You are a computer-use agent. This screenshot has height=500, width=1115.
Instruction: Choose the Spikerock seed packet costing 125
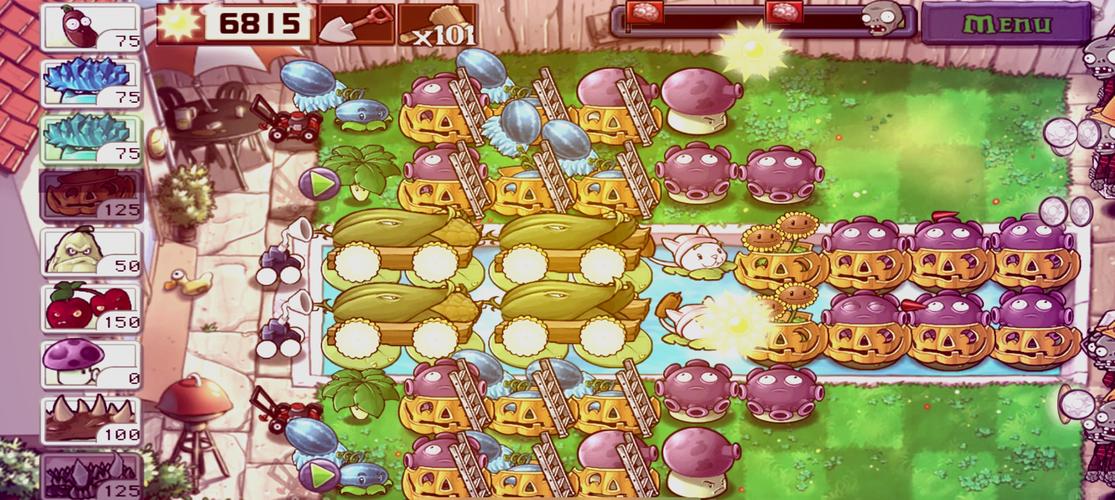(91, 475)
